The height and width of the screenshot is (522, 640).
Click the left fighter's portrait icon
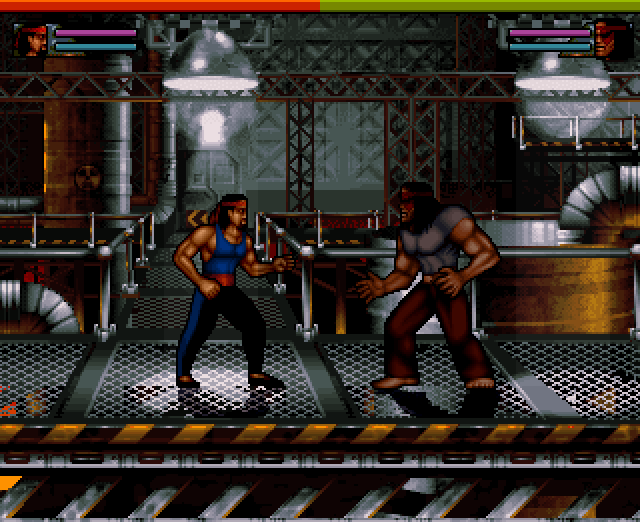(32, 40)
